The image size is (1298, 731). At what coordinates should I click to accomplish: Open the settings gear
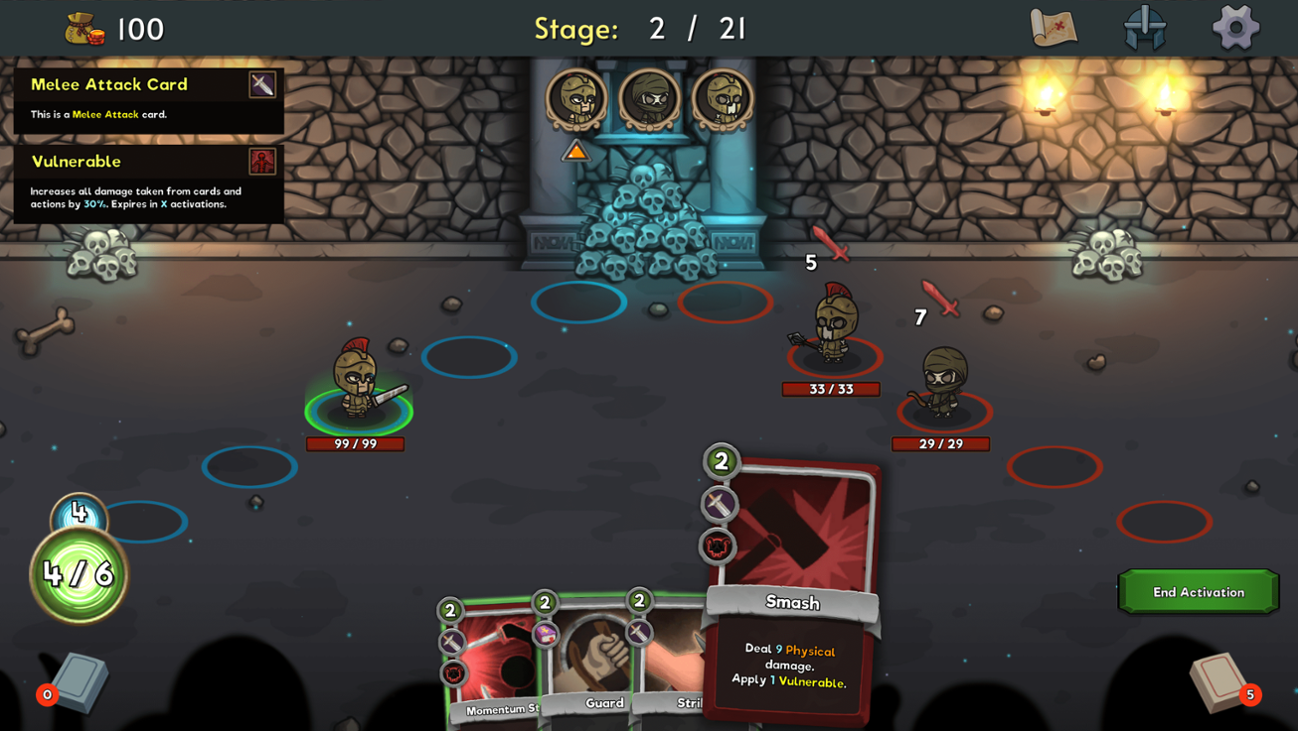tap(1236, 26)
